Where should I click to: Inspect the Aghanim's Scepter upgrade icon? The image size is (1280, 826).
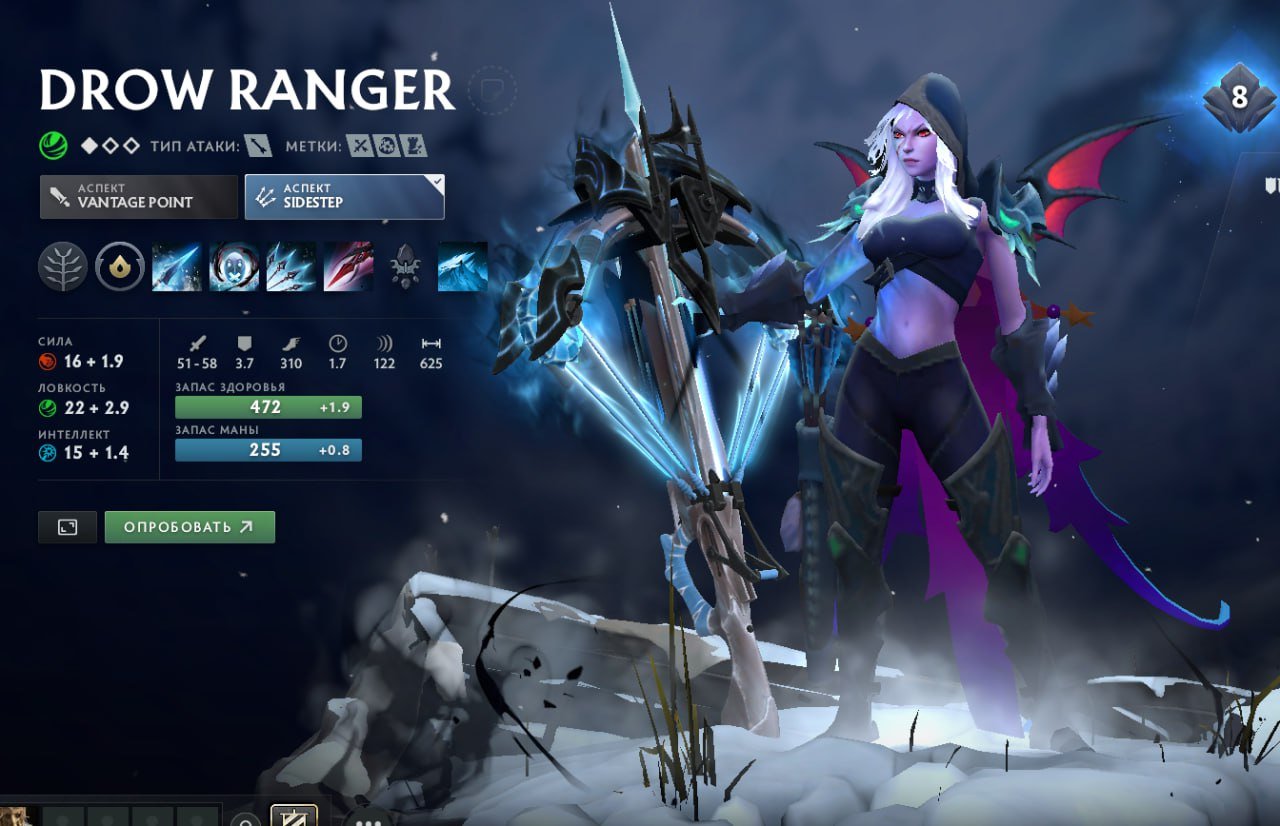(x=405, y=267)
